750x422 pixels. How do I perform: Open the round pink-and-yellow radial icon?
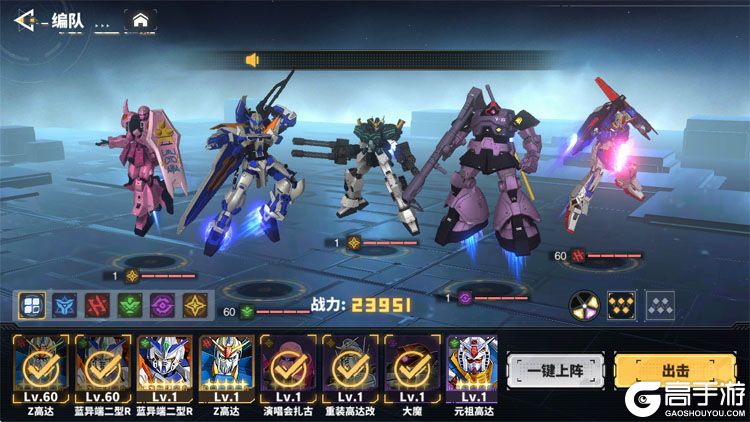tap(584, 306)
